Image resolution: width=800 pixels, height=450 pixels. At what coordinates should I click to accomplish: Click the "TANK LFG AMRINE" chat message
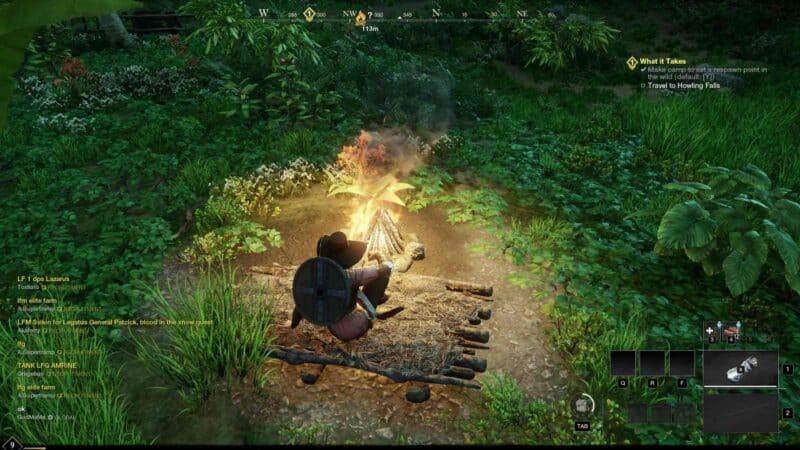pyautogui.click(x=46, y=364)
